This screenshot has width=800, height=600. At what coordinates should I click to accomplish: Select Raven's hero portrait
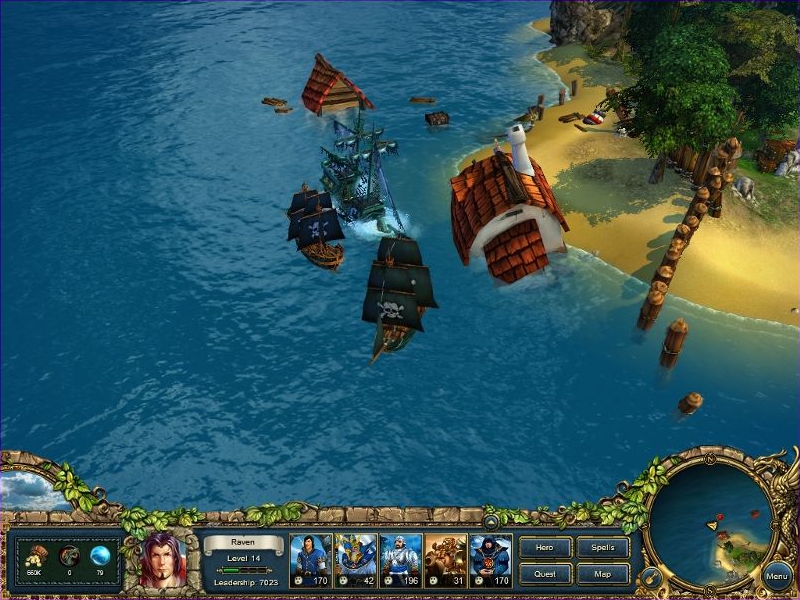(162, 558)
